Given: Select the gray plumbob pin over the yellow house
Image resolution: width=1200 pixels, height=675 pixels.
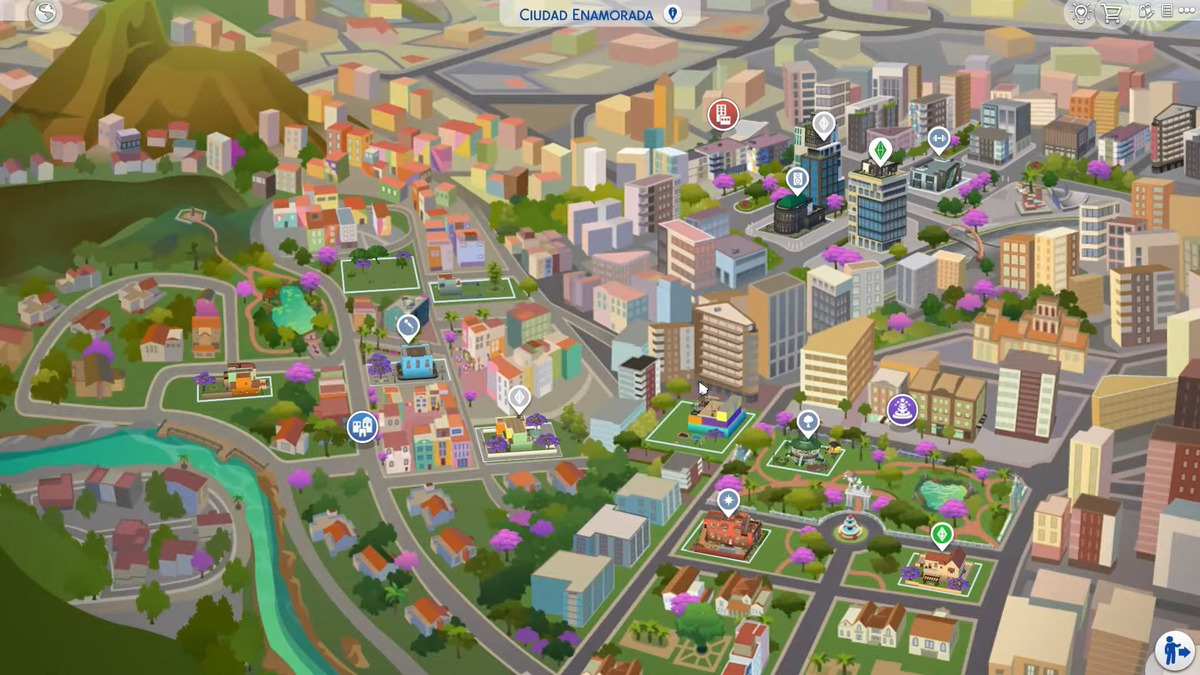Looking at the screenshot, I should point(519,398).
